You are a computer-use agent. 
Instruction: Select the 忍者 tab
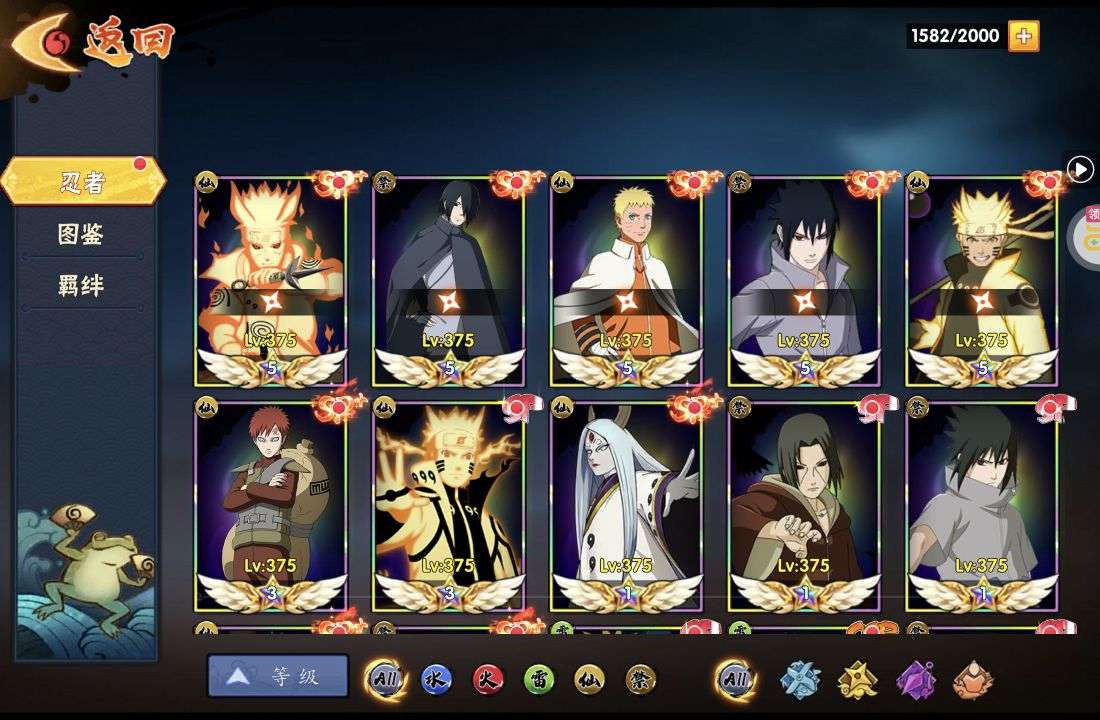[82, 182]
